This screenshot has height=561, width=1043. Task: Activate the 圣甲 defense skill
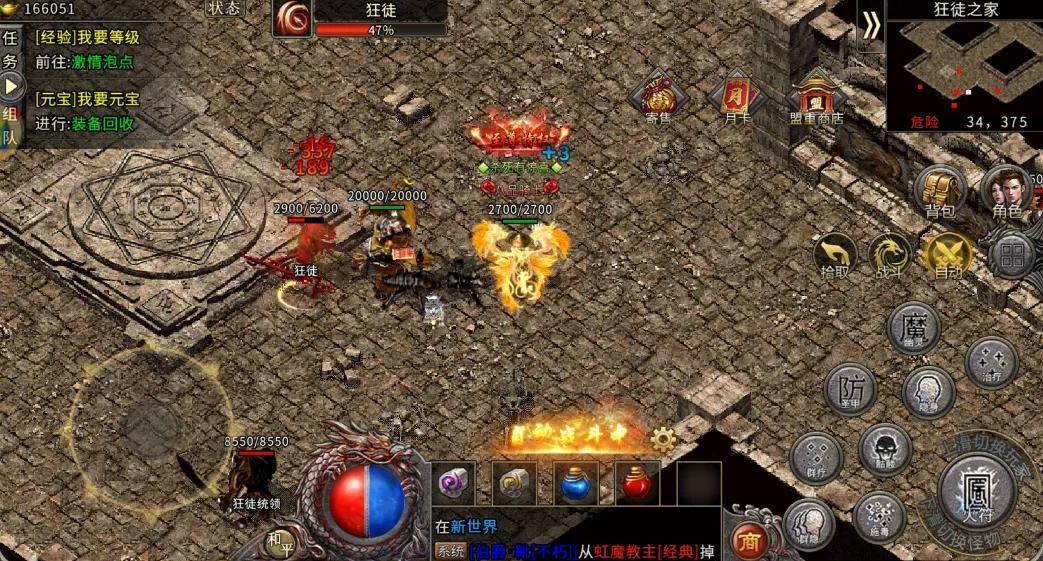(x=850, y=388)
